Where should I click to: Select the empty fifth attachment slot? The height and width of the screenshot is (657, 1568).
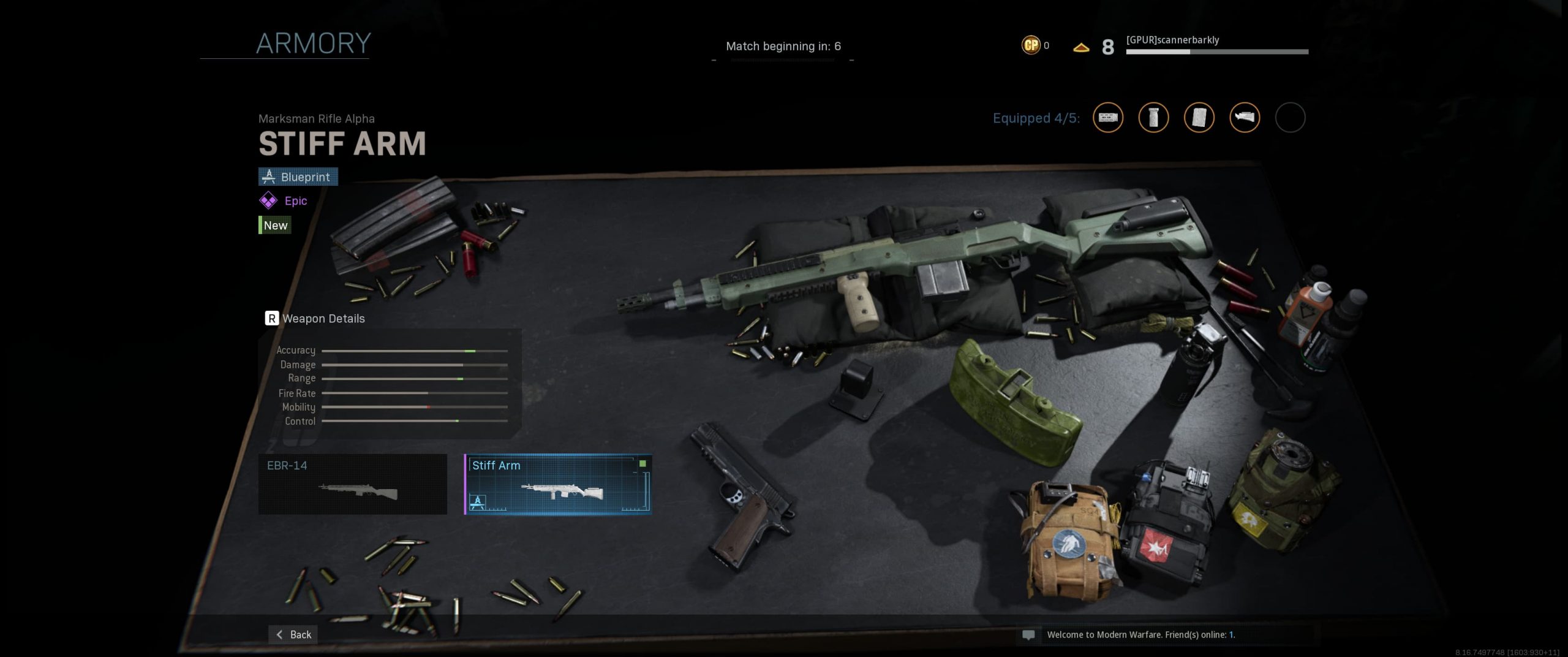[1291, 118]
